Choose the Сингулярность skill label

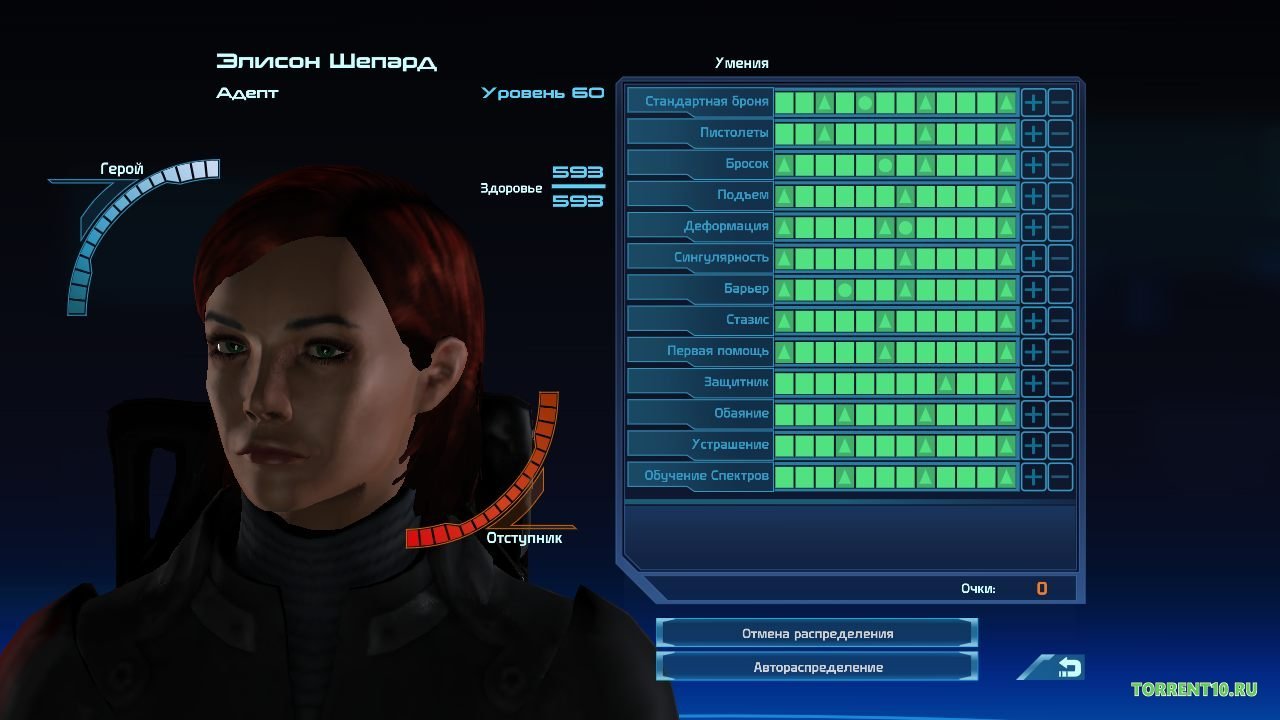tap(721, 258)
